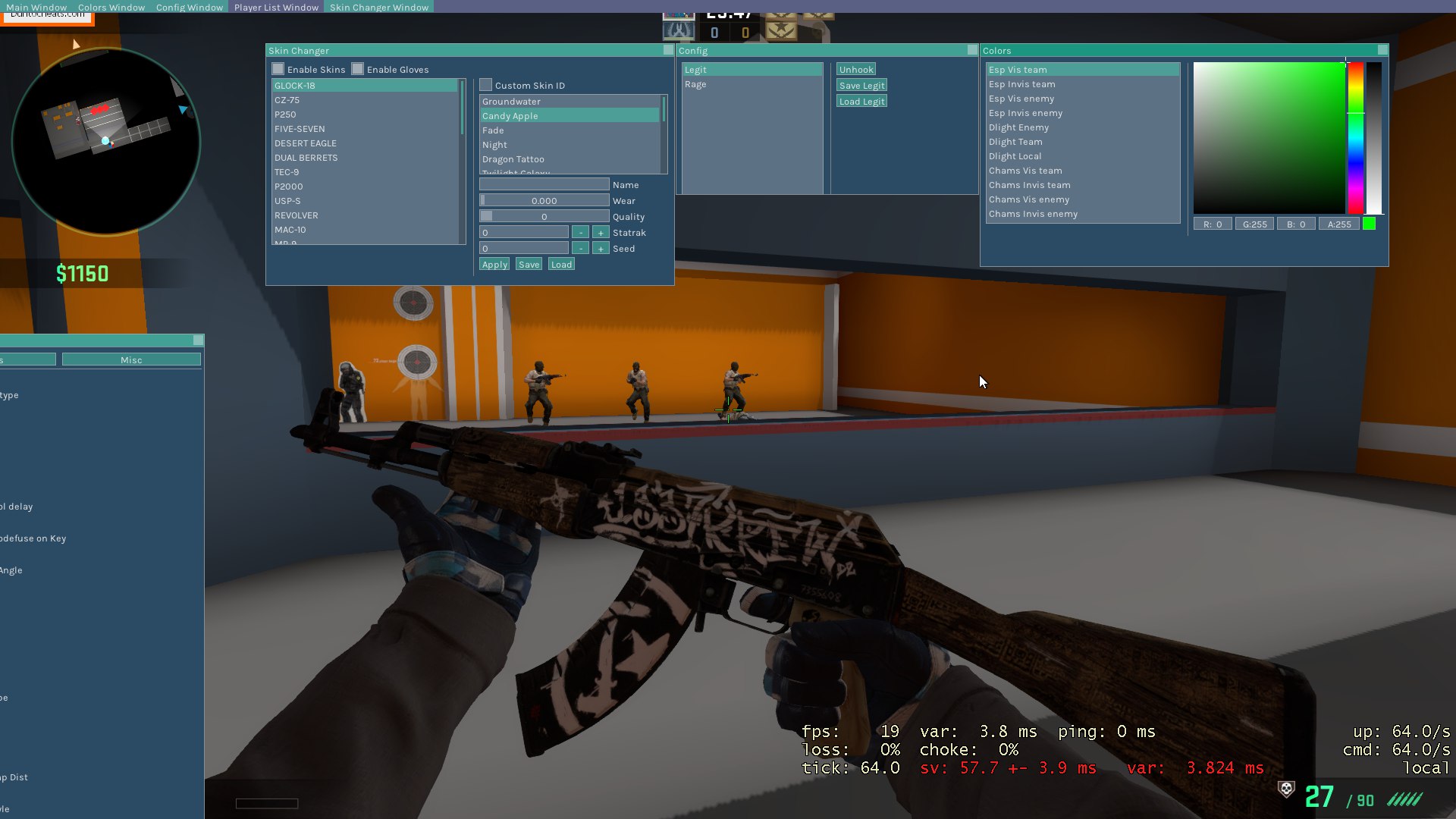
Task: Increase the Statrak value with plus
Action: [601, 233]
